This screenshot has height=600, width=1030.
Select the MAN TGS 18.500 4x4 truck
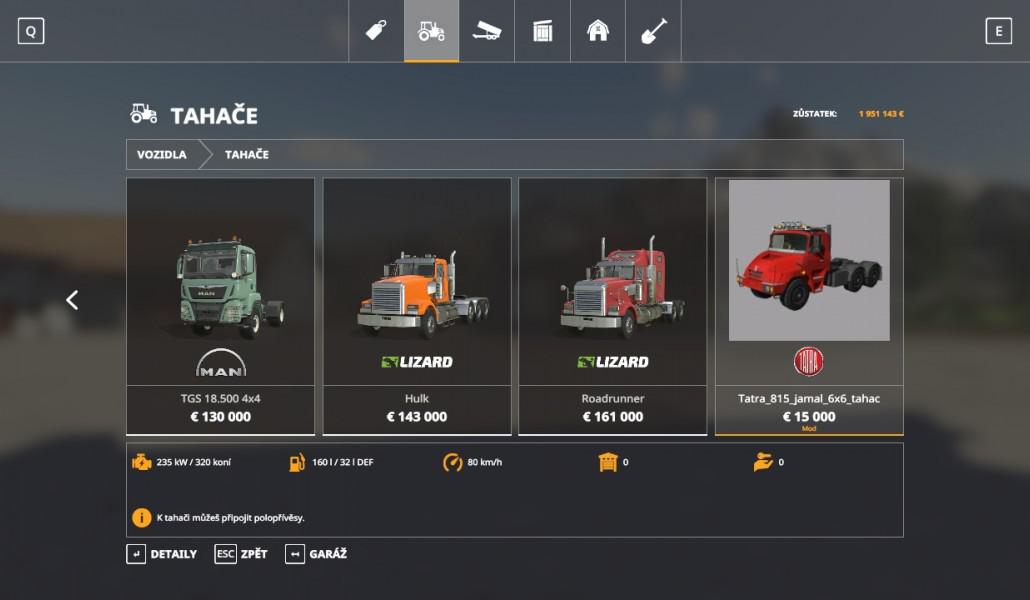[220, 305]
